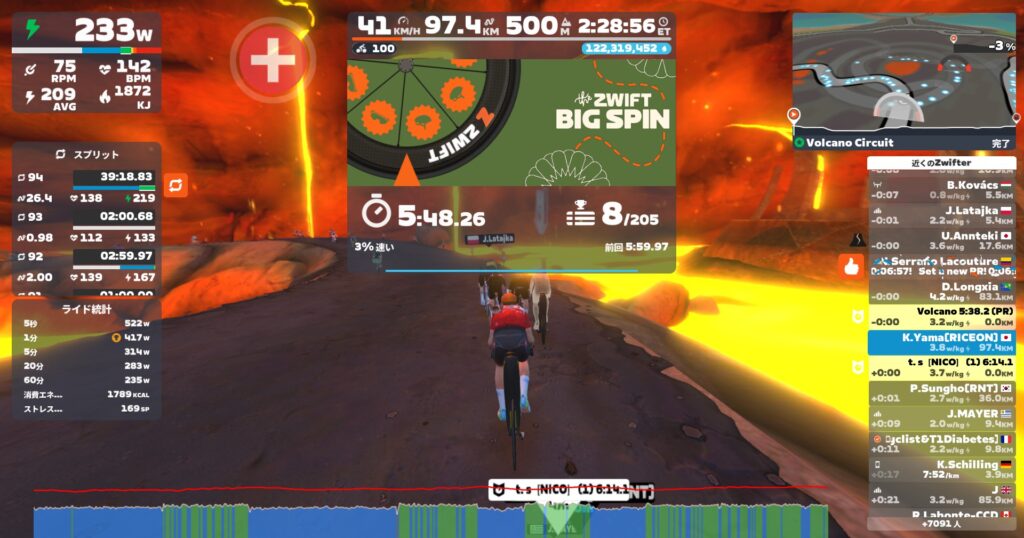
Task: Select the highlighted K.Yama[RICEON] row
Action: tap(941, 342)
